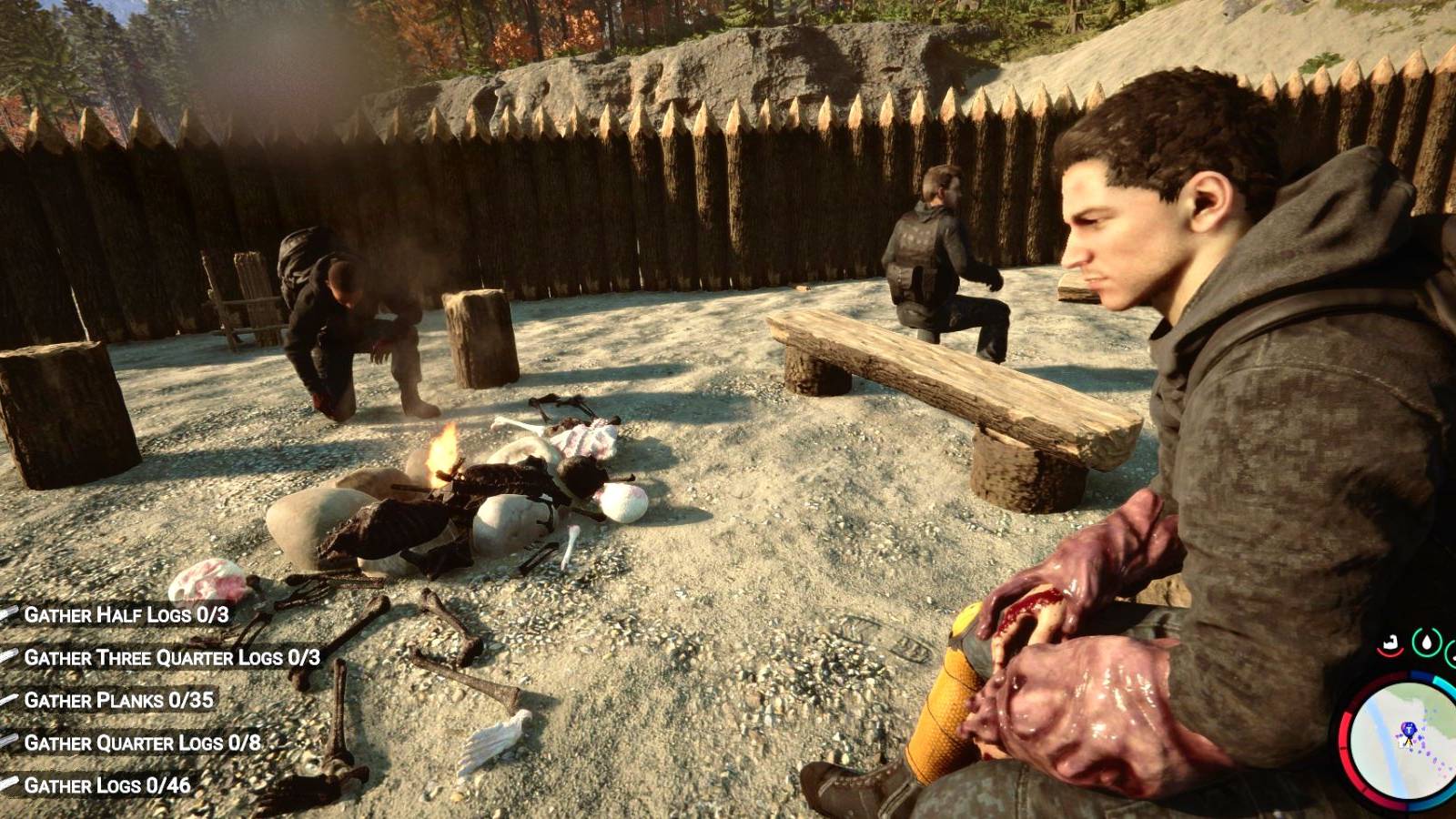Select the Gather Three Quarter Logs 0/3 text
Screen dimensions: 1456x819
point(173,657)
